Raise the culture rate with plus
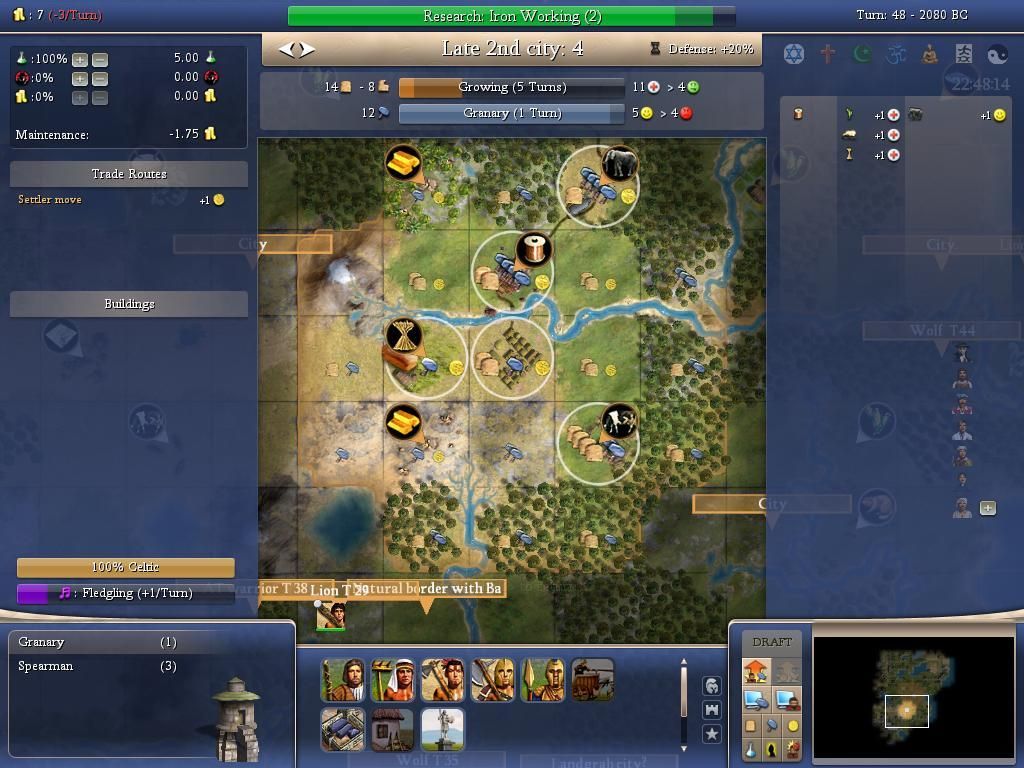Screen dimensions: 1024x768 click(80, 78)
